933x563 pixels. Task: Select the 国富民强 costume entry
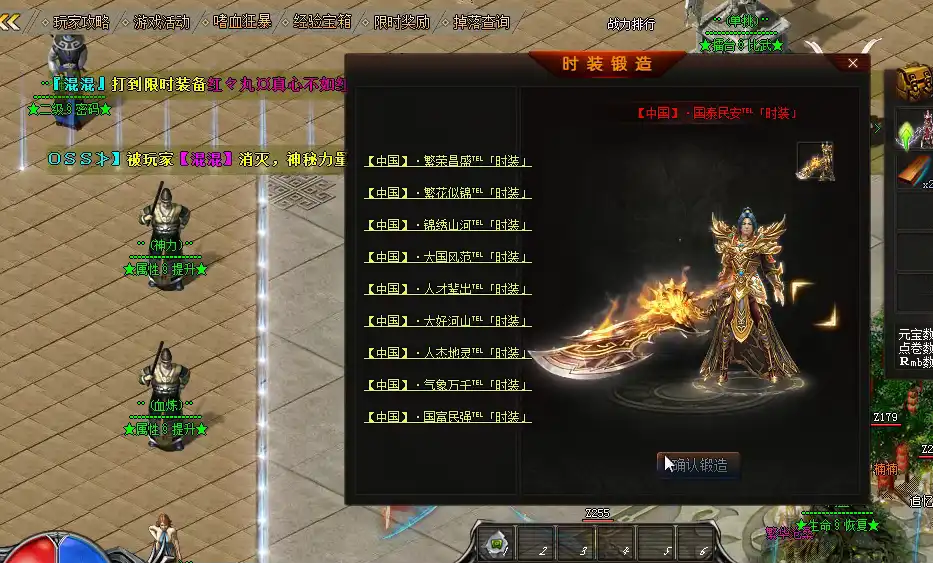(448, 417)
